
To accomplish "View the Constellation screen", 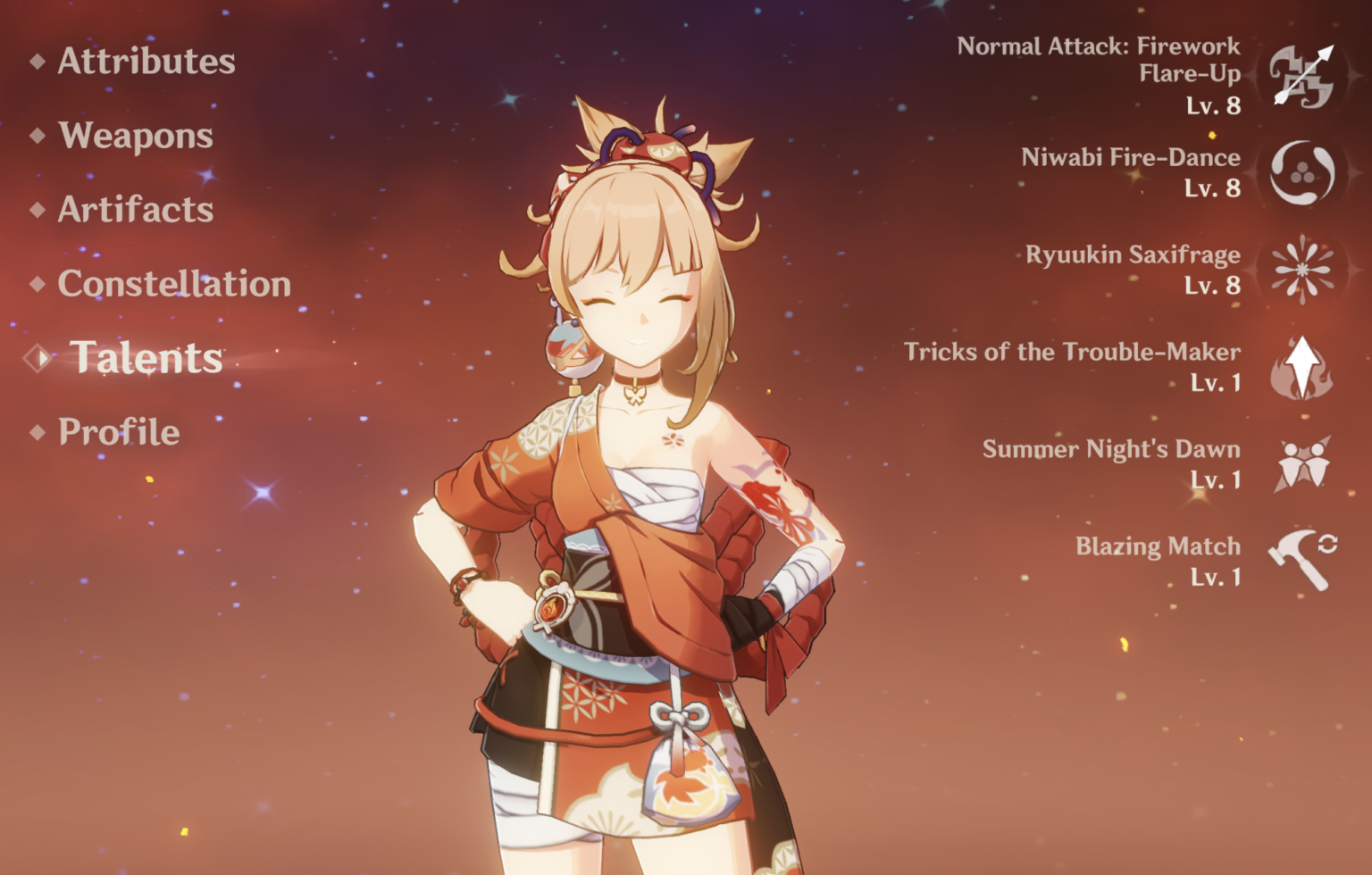I will (x=173, y=284).
